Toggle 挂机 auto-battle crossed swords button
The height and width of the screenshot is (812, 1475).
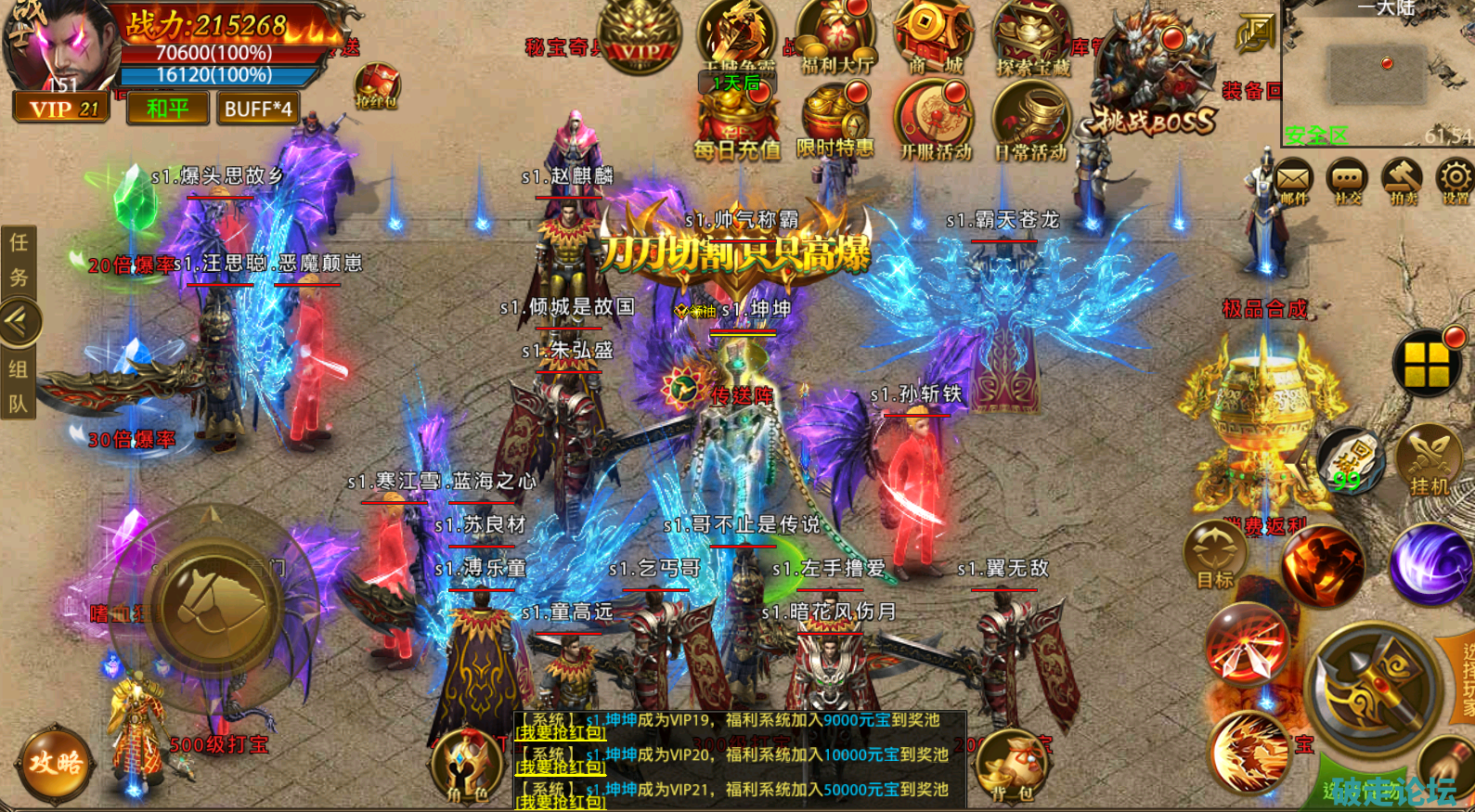1429,461
